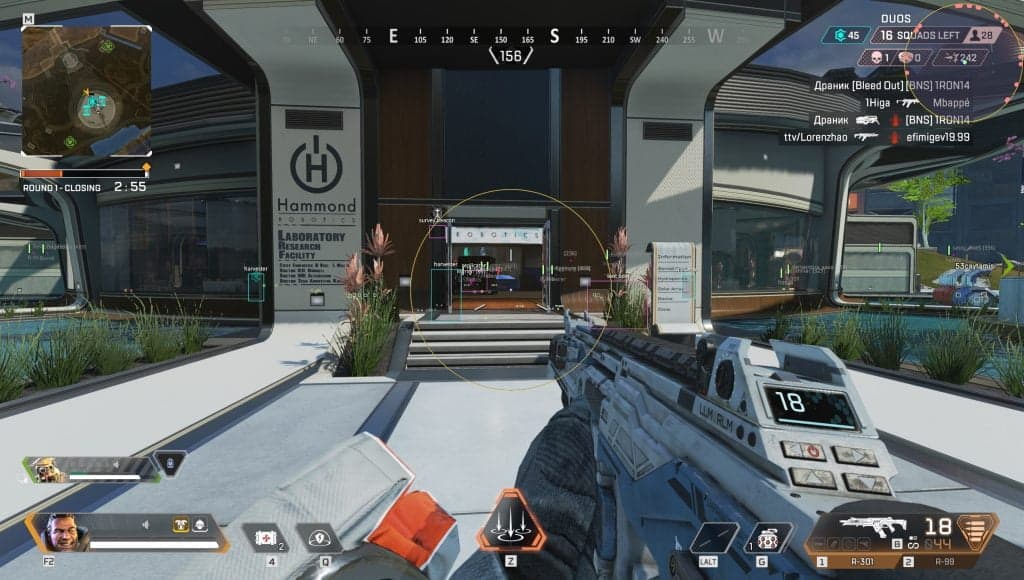Trigger the ultimate ability icon
Viewport: 1024px width, 580px height.
click(x=510, y=522)
